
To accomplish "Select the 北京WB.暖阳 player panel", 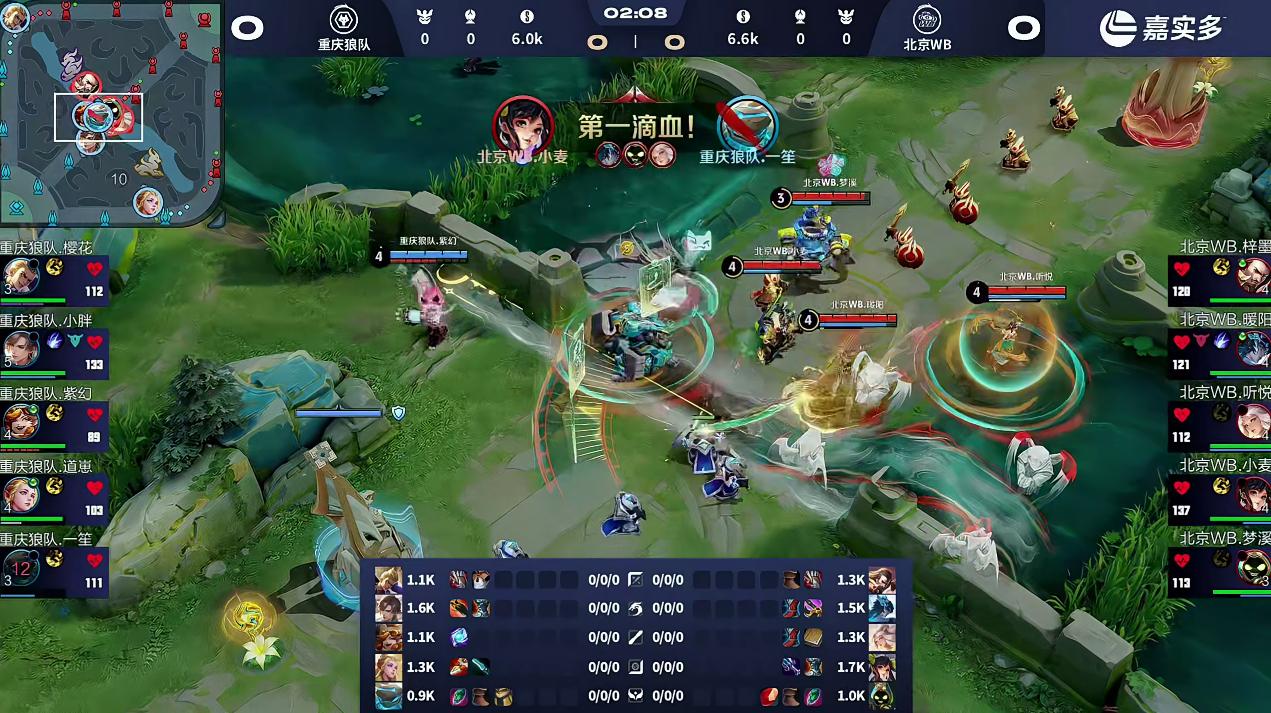I will [x=1219, y=347].
